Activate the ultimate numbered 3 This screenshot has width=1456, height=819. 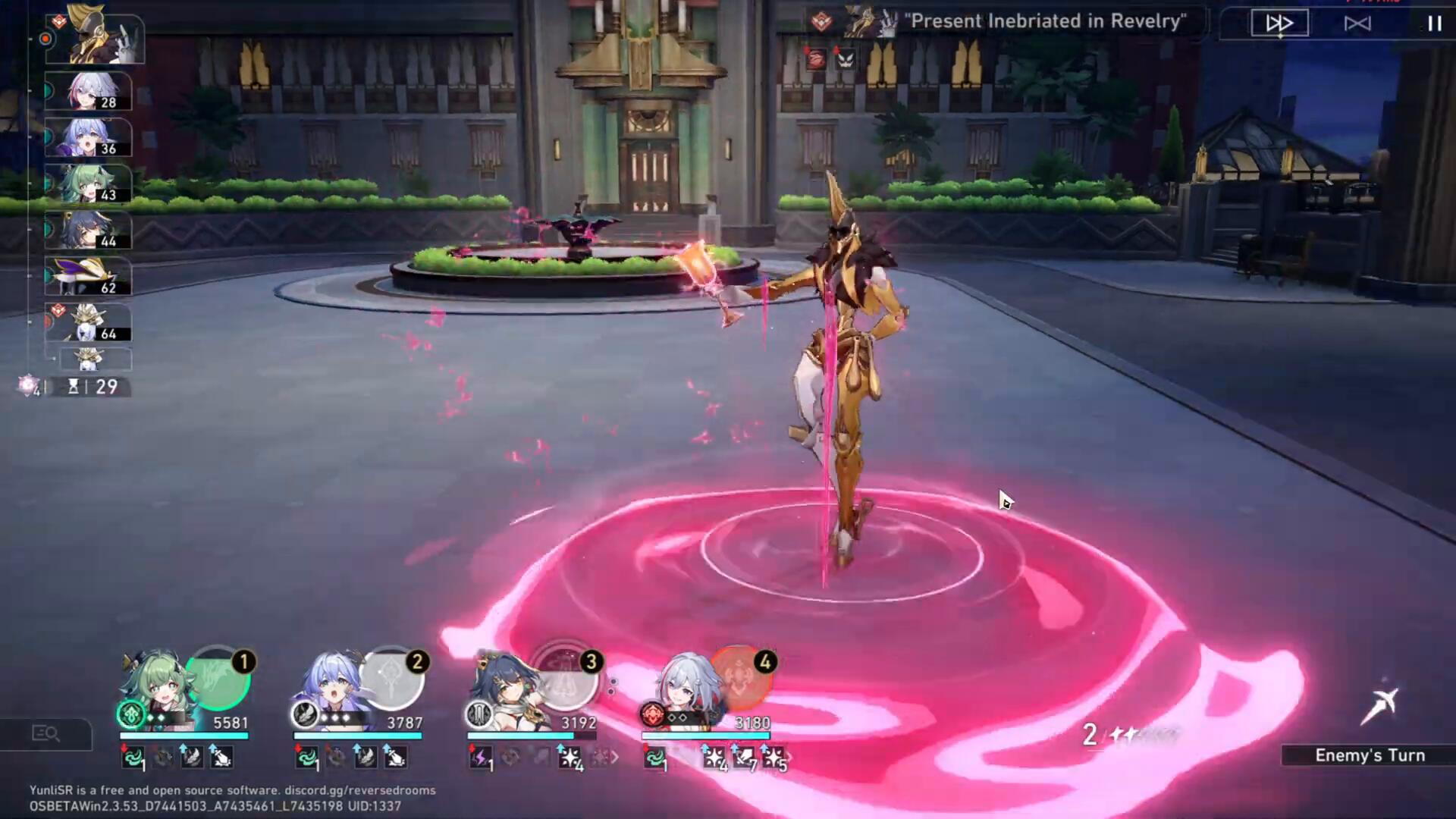coord(565,679)
